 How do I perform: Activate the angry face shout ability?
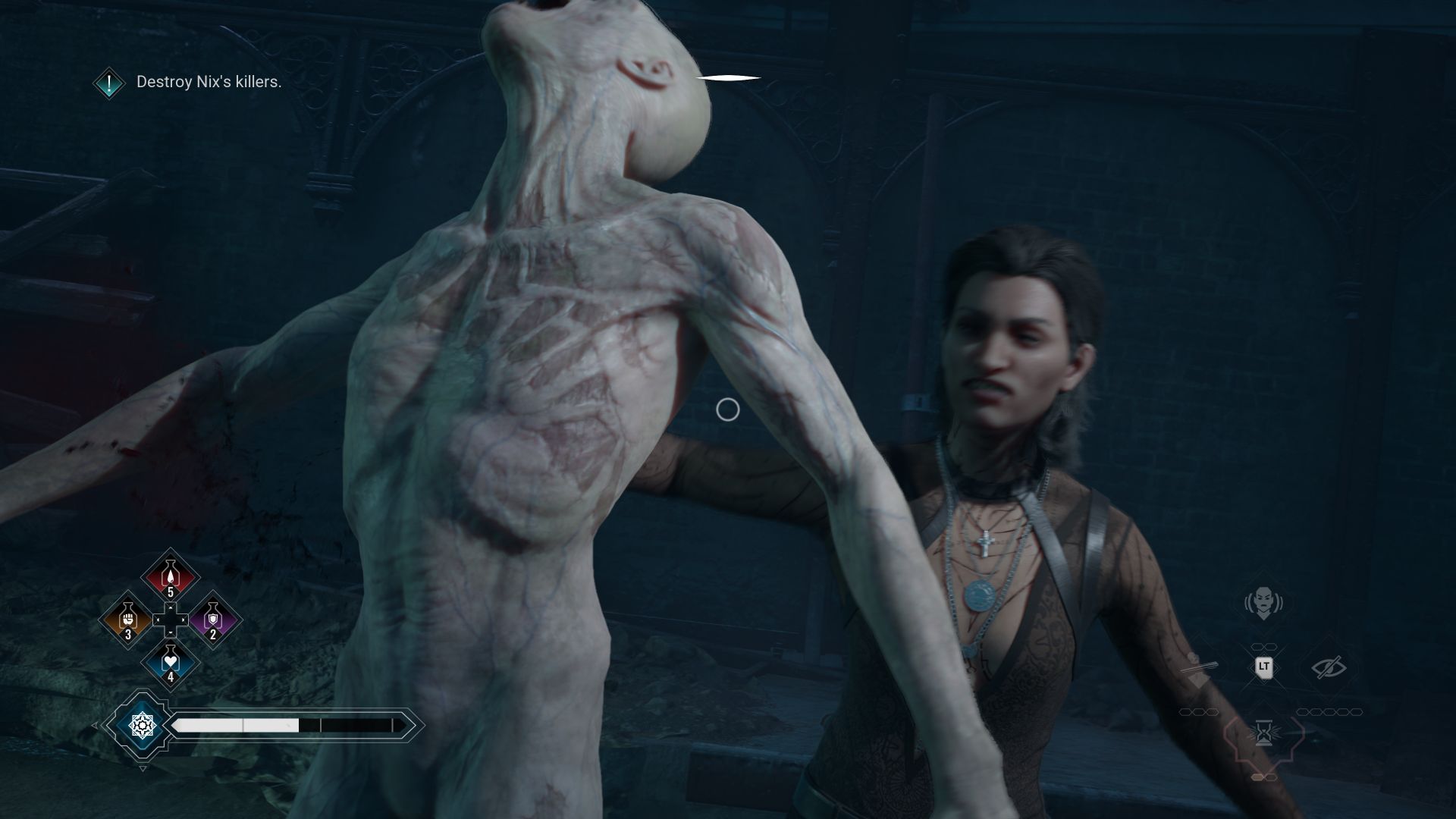click(x=1263, y=603)
